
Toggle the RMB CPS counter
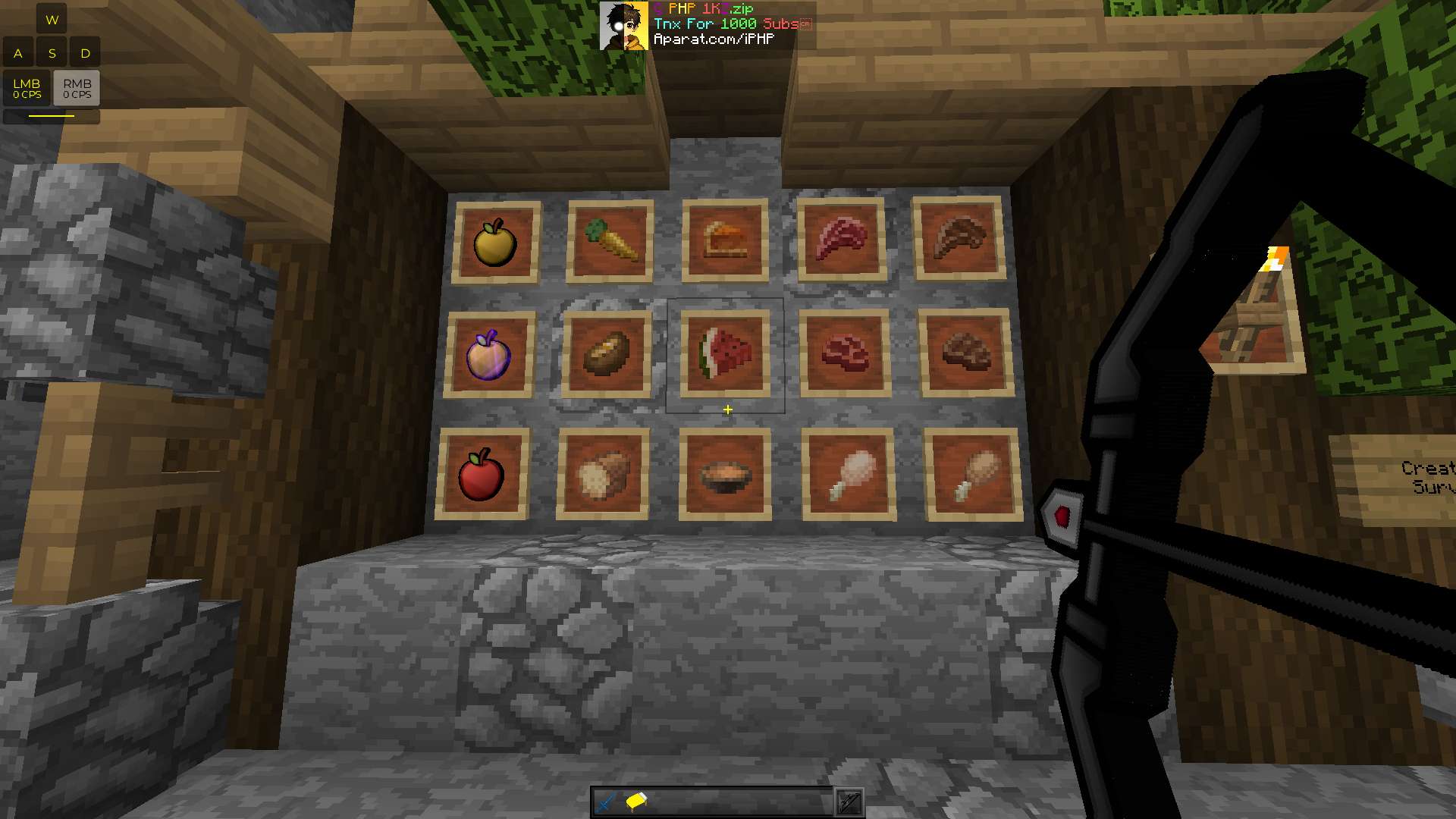(x=78, y=87)
